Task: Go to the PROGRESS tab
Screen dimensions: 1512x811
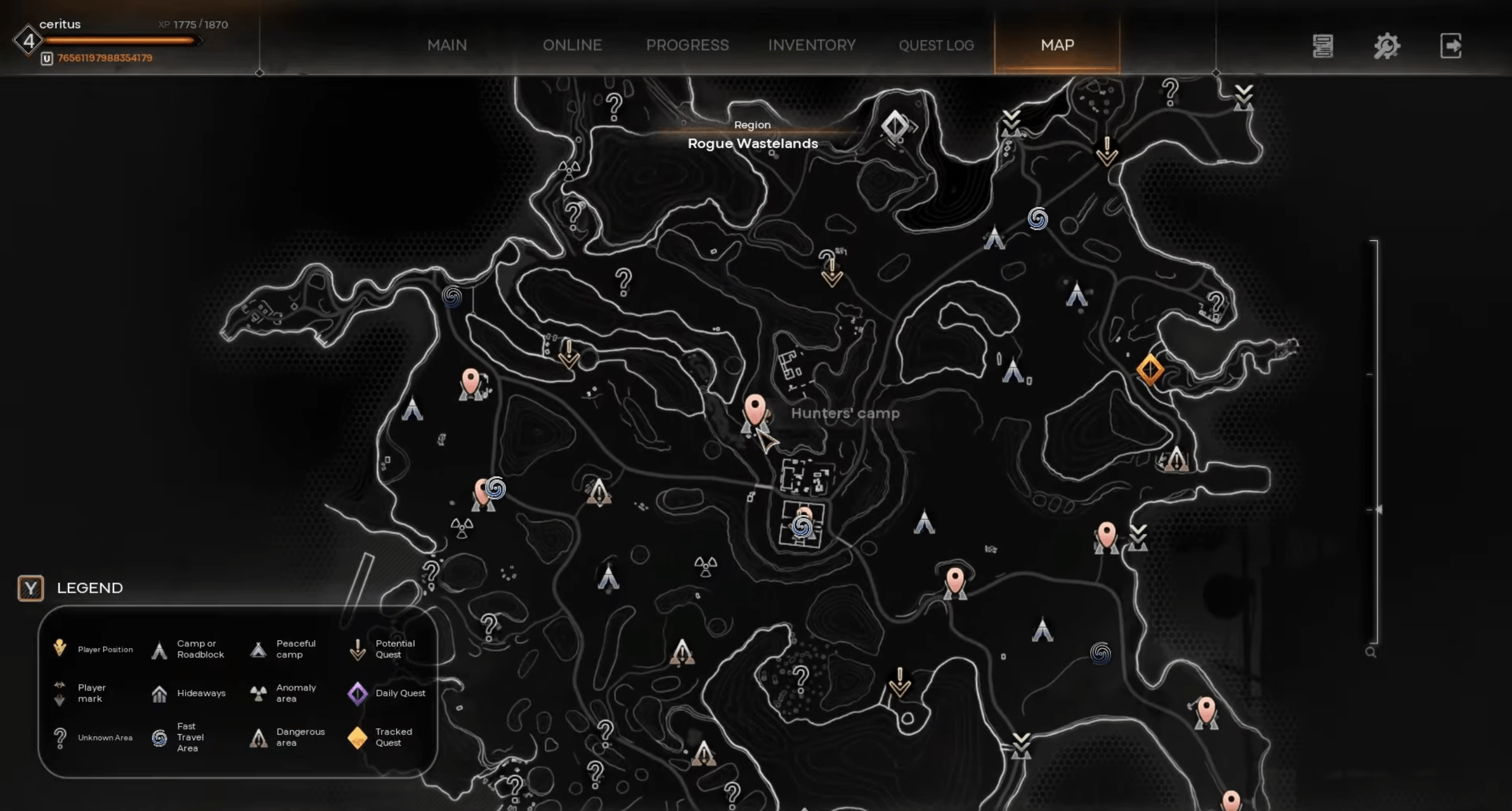Action: coord(687,45)
